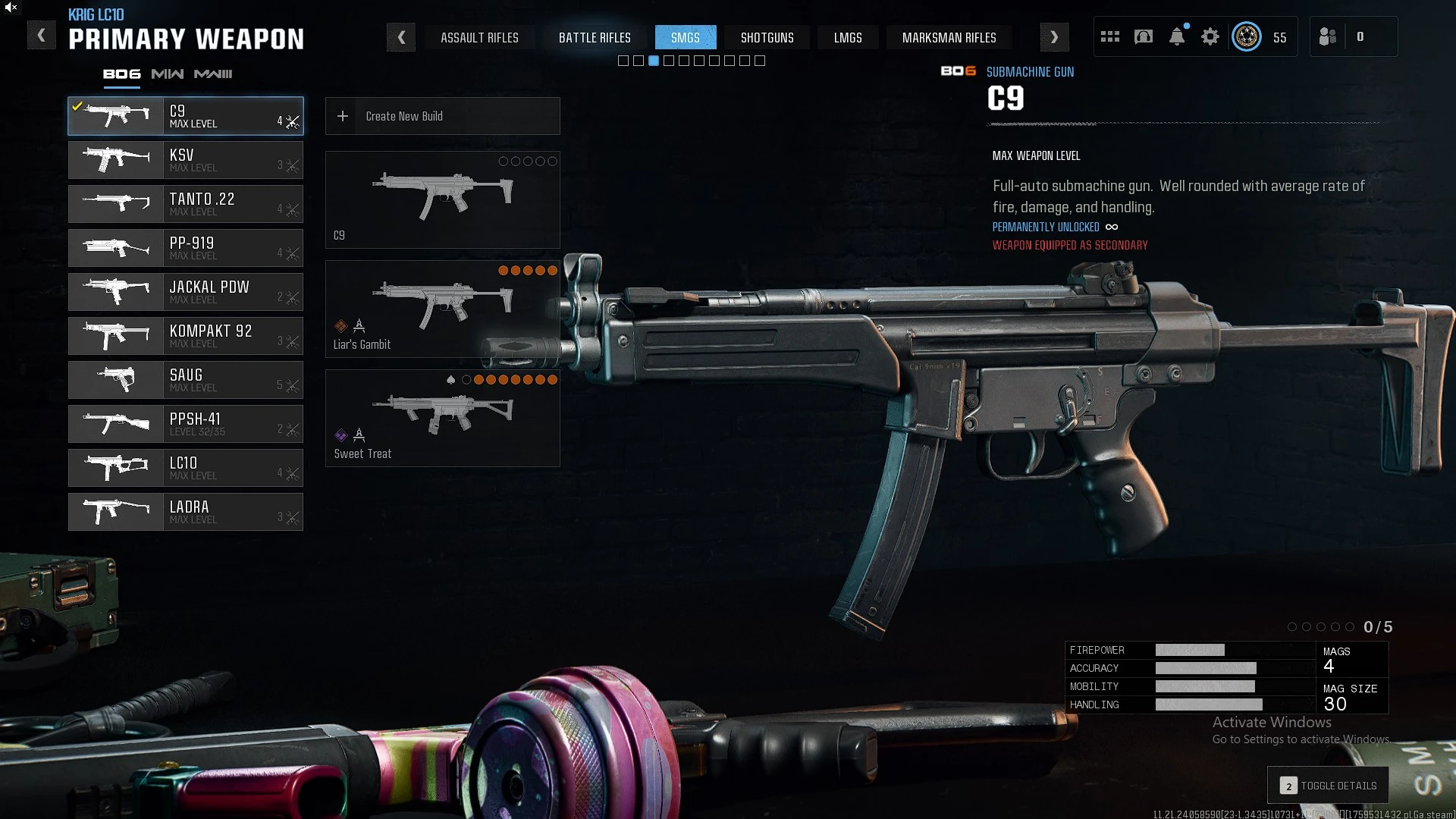Select the Saug SMG entry
This screenshot has width=1456, height=819.
tap(186, 380)
